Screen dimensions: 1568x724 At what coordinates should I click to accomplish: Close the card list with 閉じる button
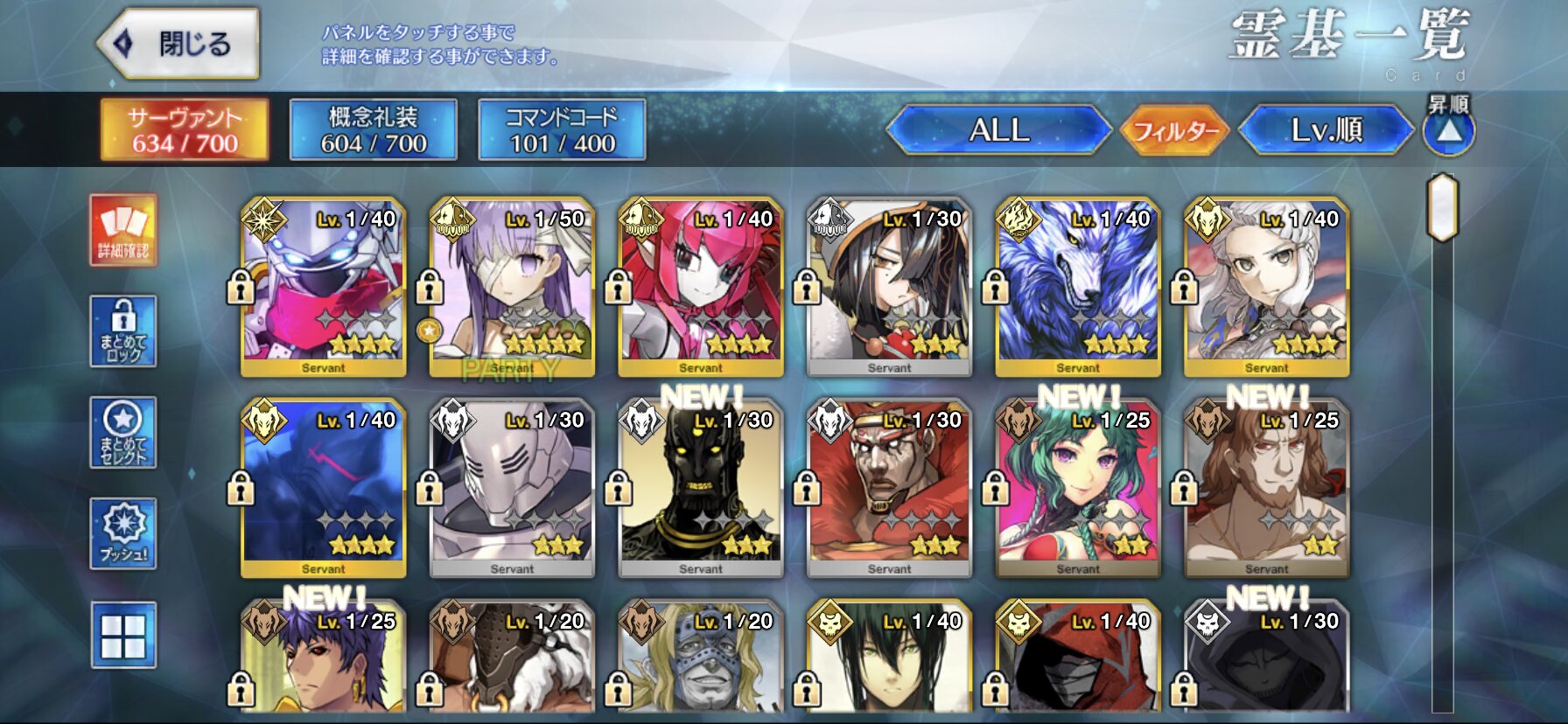179,44
